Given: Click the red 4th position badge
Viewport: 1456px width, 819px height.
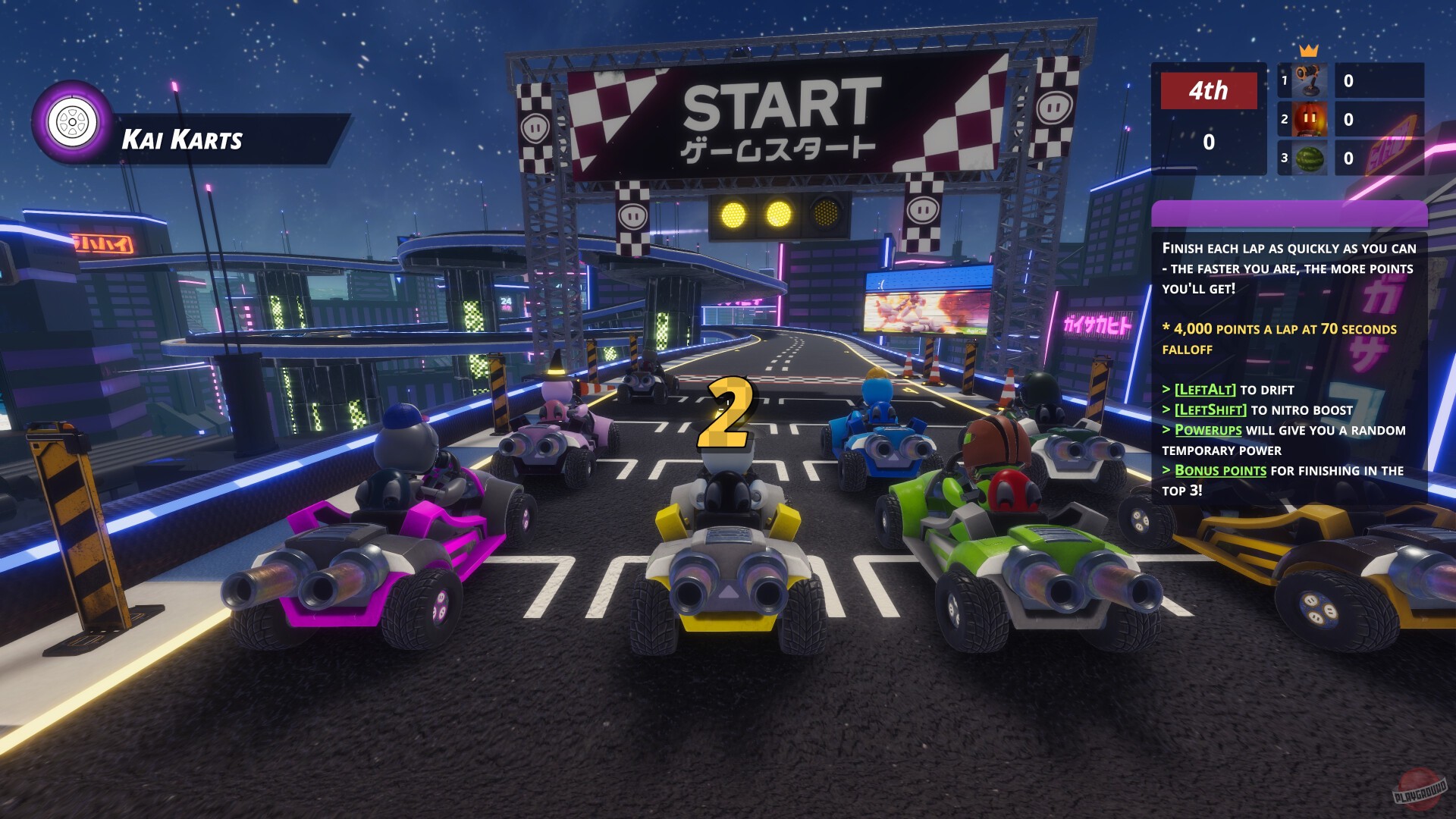Looking at the screenshot, I should (x=1209, y=90).
